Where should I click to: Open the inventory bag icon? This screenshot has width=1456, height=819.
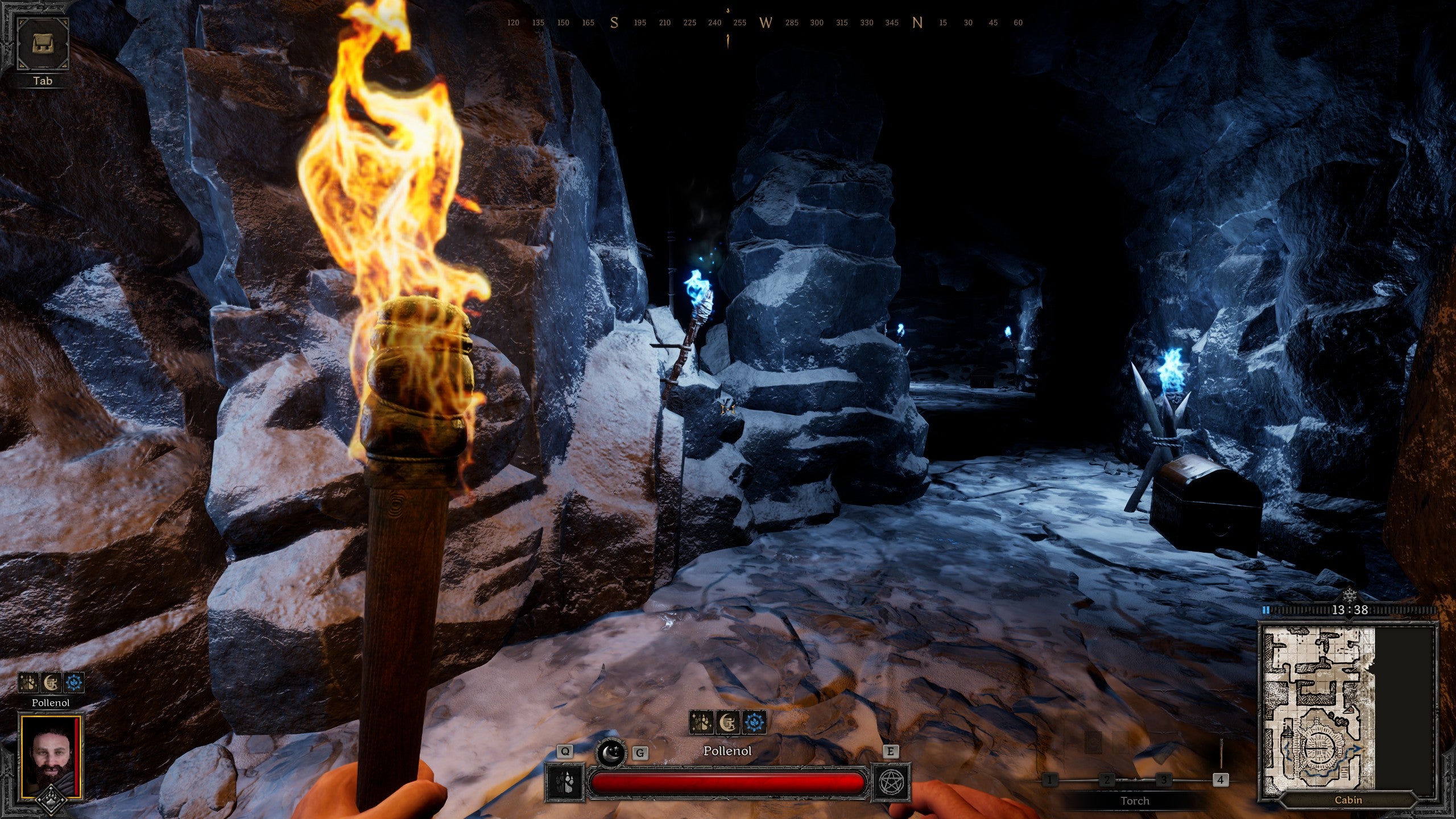point(43,44)
